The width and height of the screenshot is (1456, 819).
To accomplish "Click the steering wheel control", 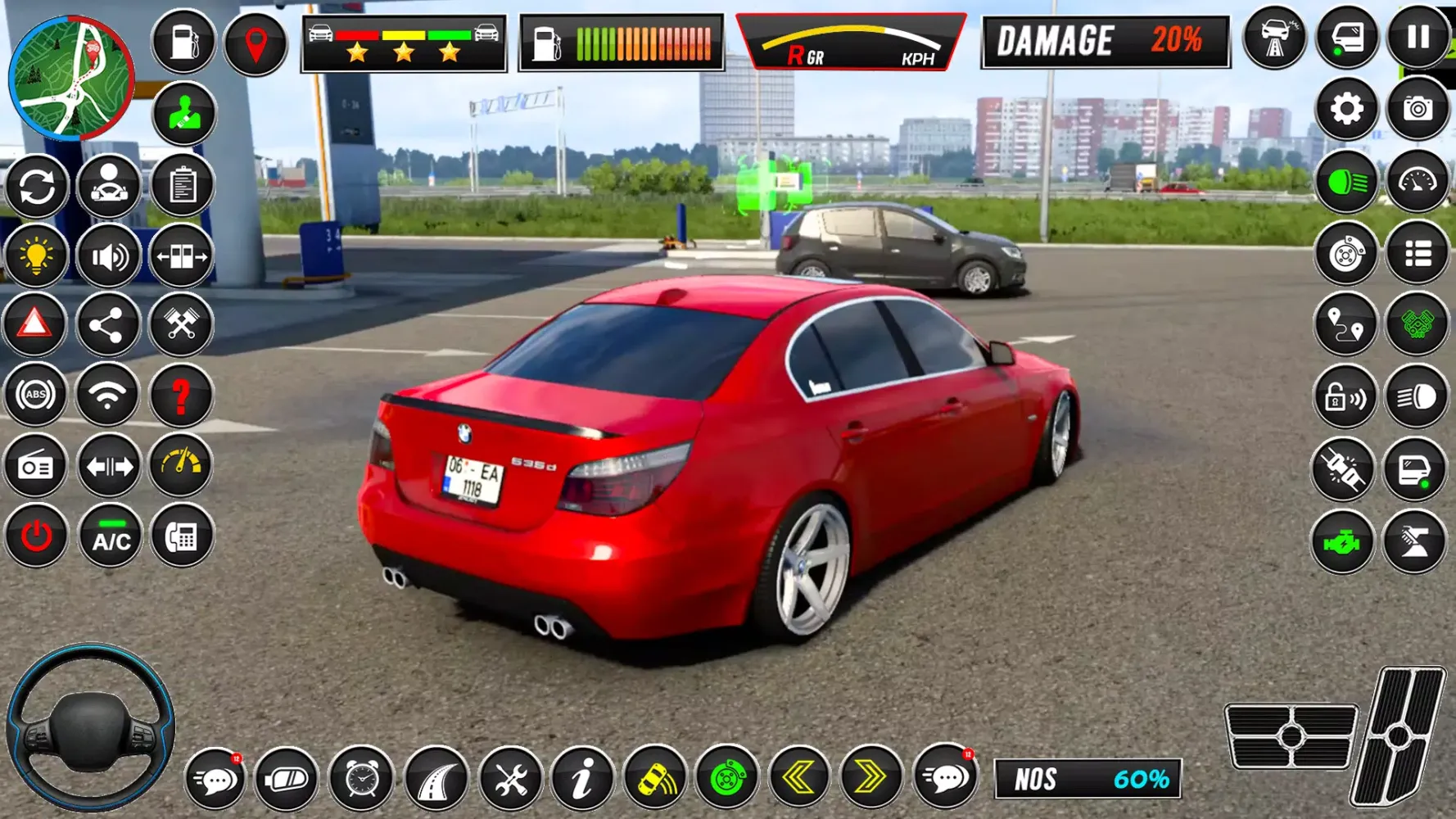I will click(90, 727).
